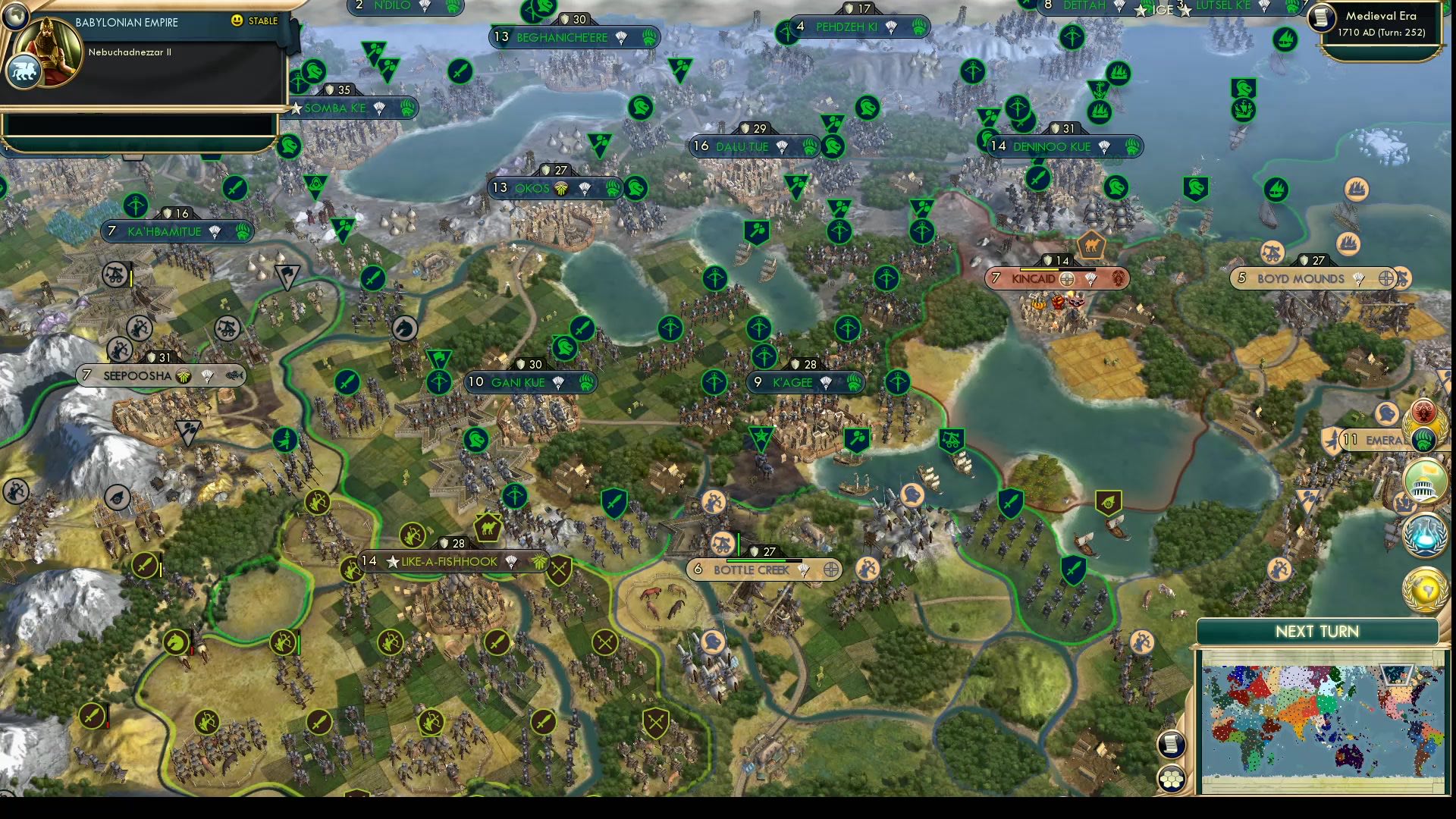Click the capital star on Like-A-Fishhook banner
Image resolution: width=1456 pixels, height=819 pixels.
[393, 563]
